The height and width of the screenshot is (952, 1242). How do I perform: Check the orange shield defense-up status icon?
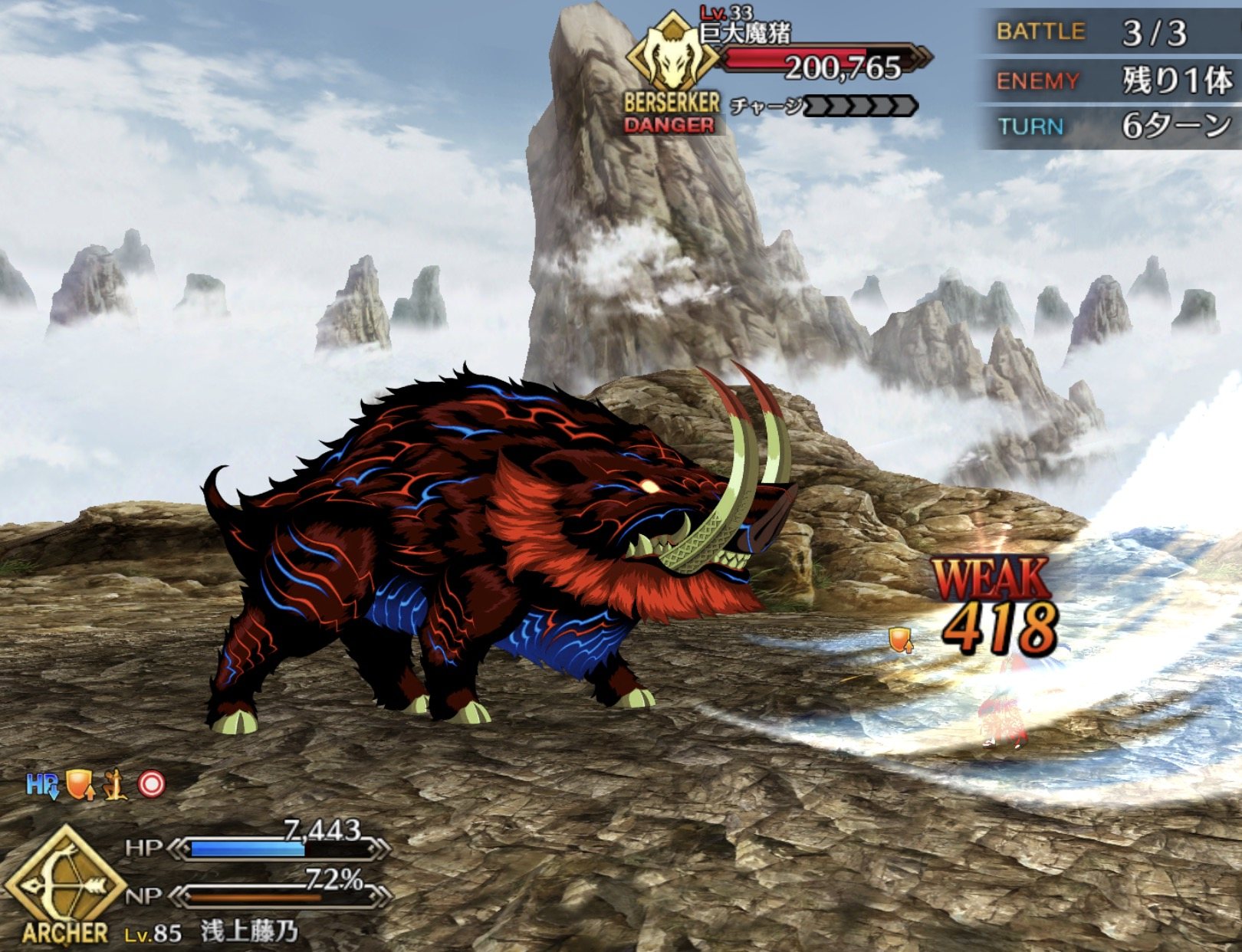point(80,784)
